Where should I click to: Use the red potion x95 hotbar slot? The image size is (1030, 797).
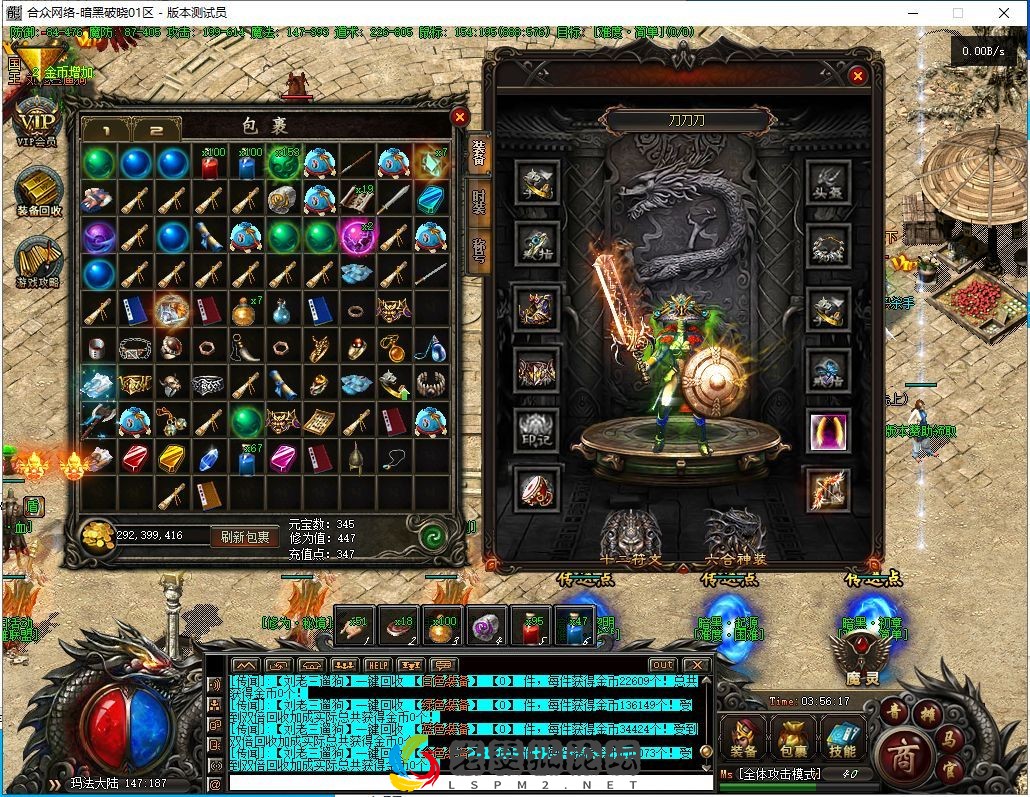pos(530,625)
